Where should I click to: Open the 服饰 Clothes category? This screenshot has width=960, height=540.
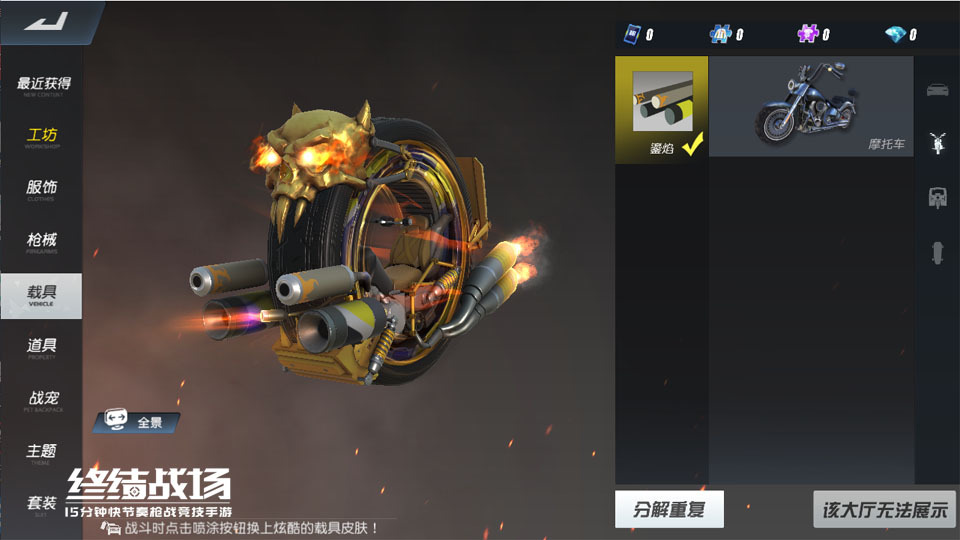pos(42,189)
